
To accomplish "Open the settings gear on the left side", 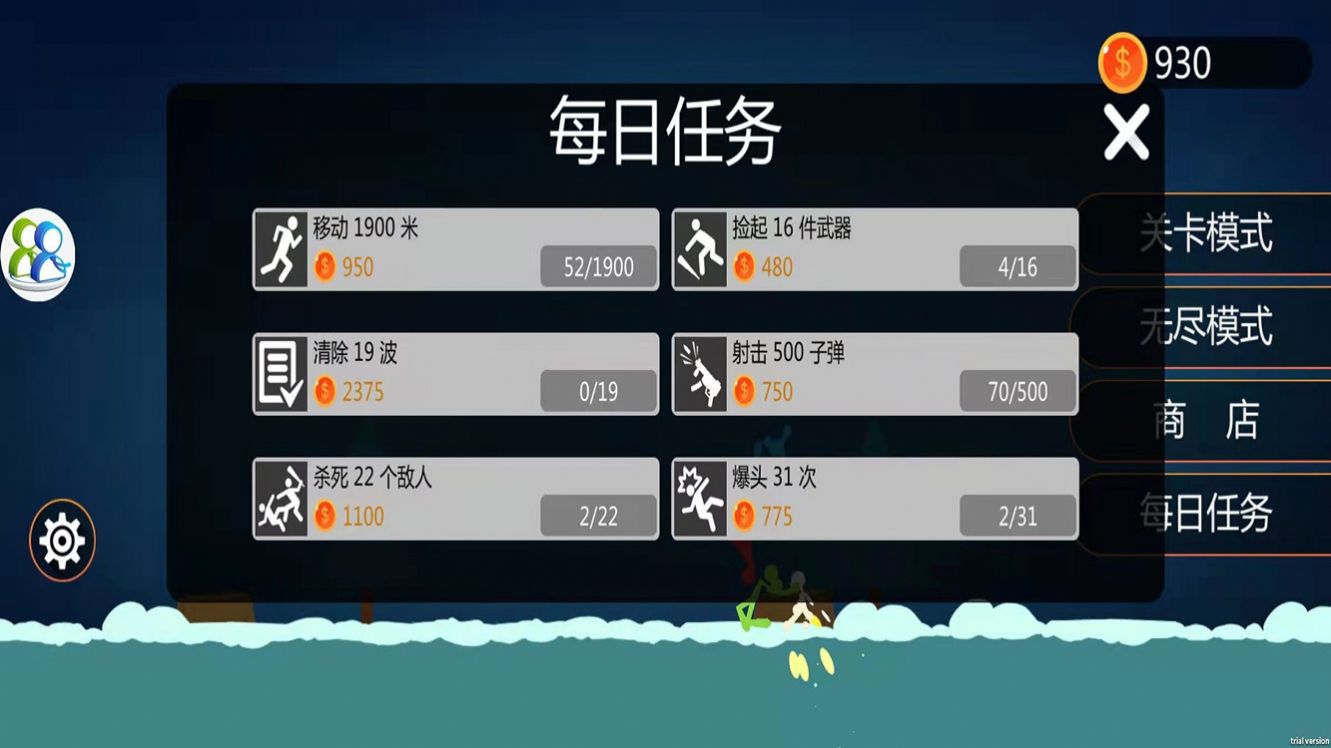I will 62,538.
